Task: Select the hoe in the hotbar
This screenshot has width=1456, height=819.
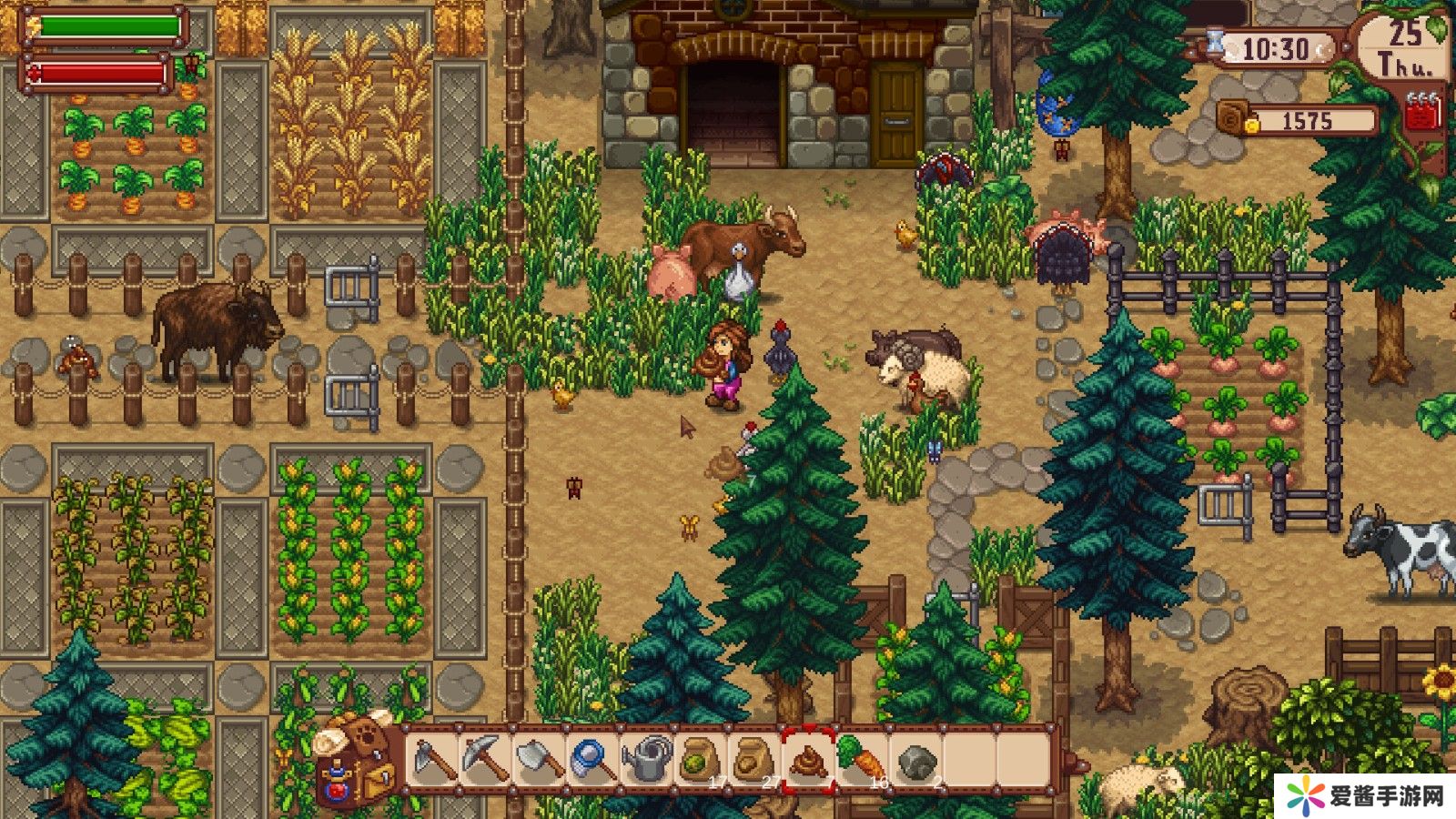Action: click(x=432, y=760)
